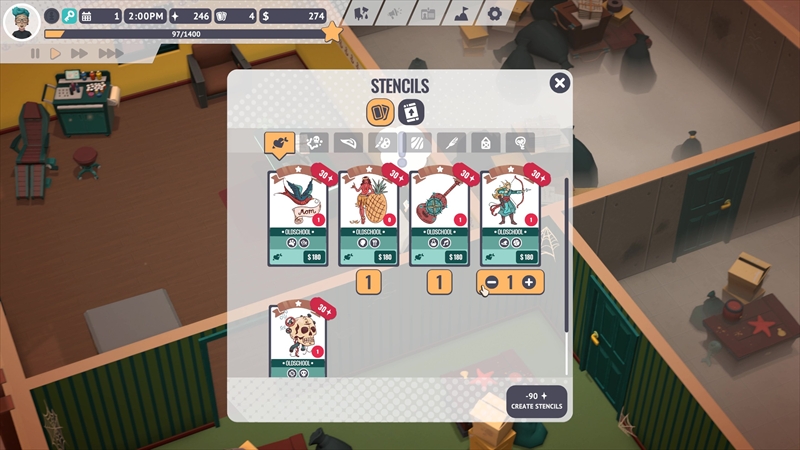Choose the heart-with-arrow oldschool category
The image size is (800, 450).
coord(278,144)
